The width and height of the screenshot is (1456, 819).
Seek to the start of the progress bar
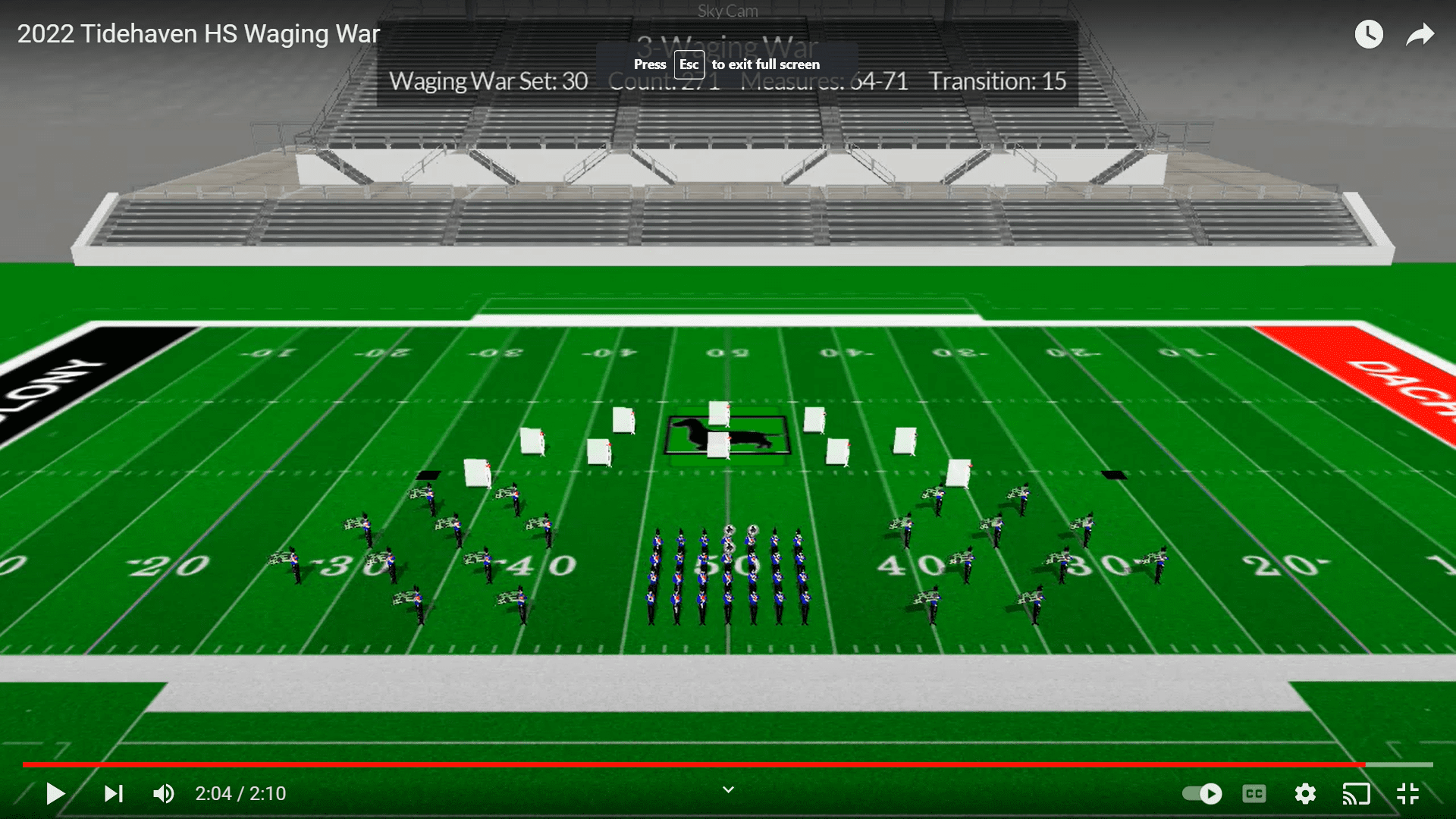(25, 764)
